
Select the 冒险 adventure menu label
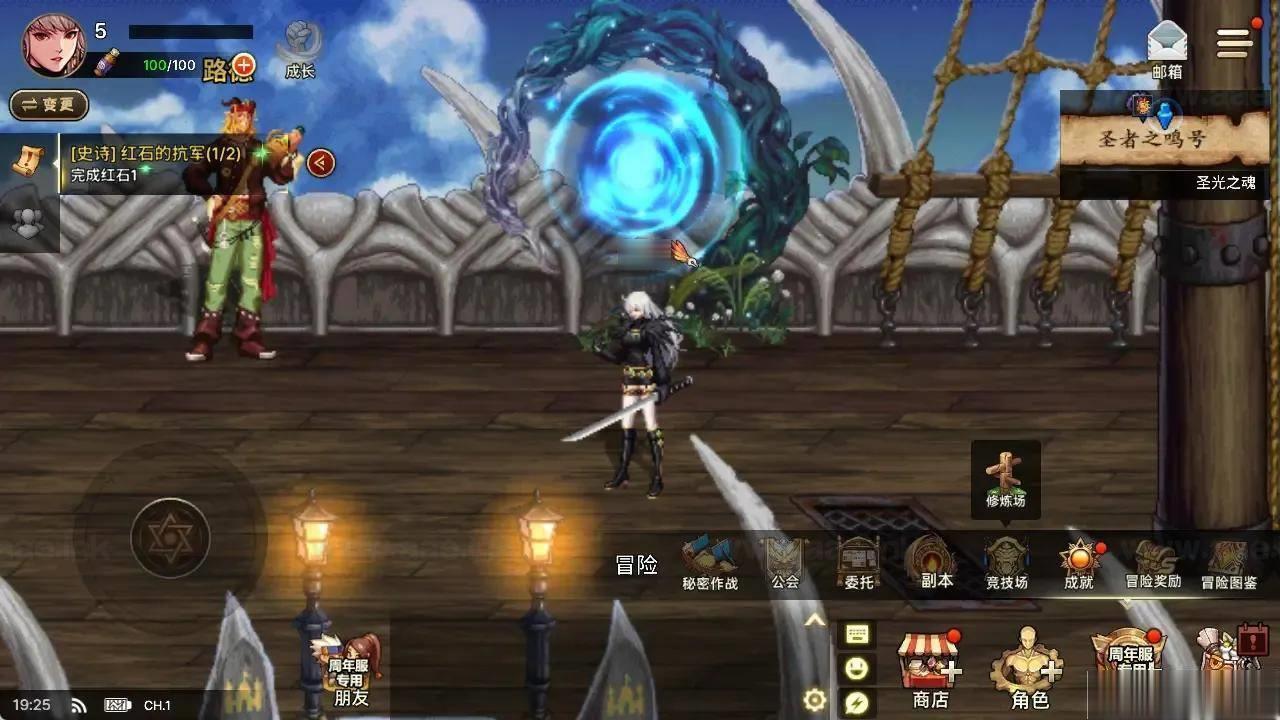tap(639, 565)
